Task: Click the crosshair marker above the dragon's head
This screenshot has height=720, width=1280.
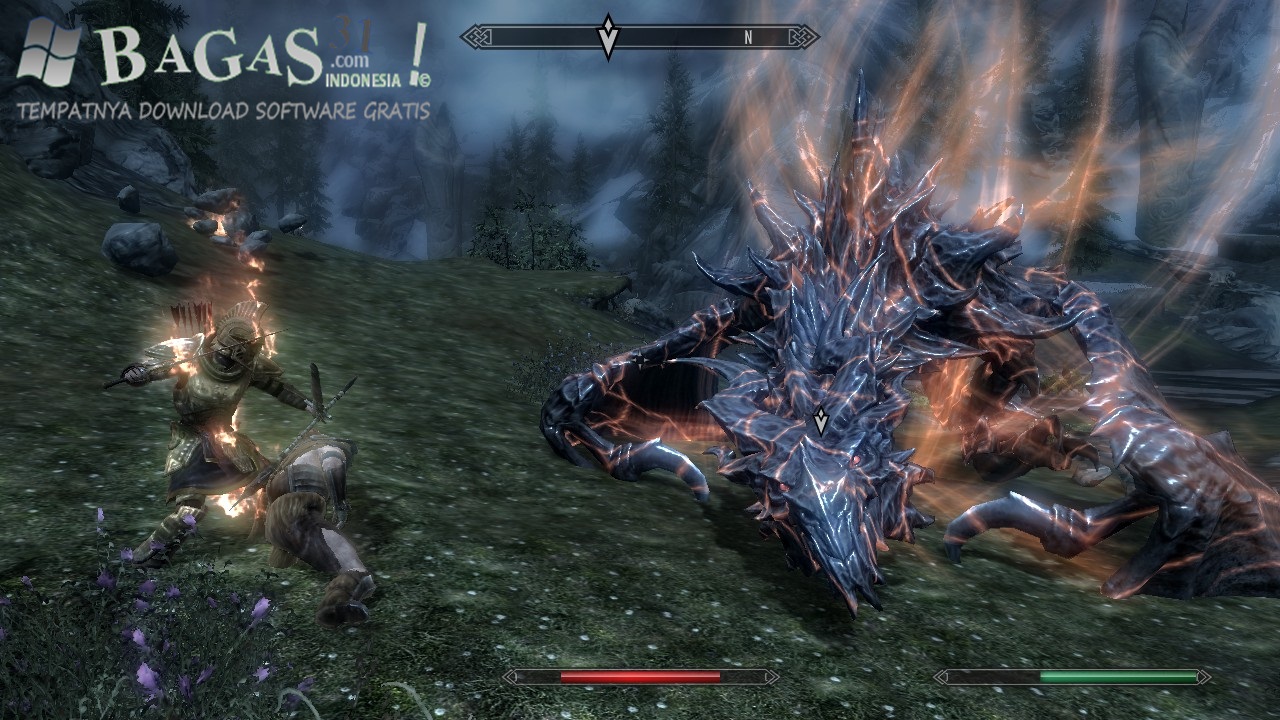Action: (820, 421)
